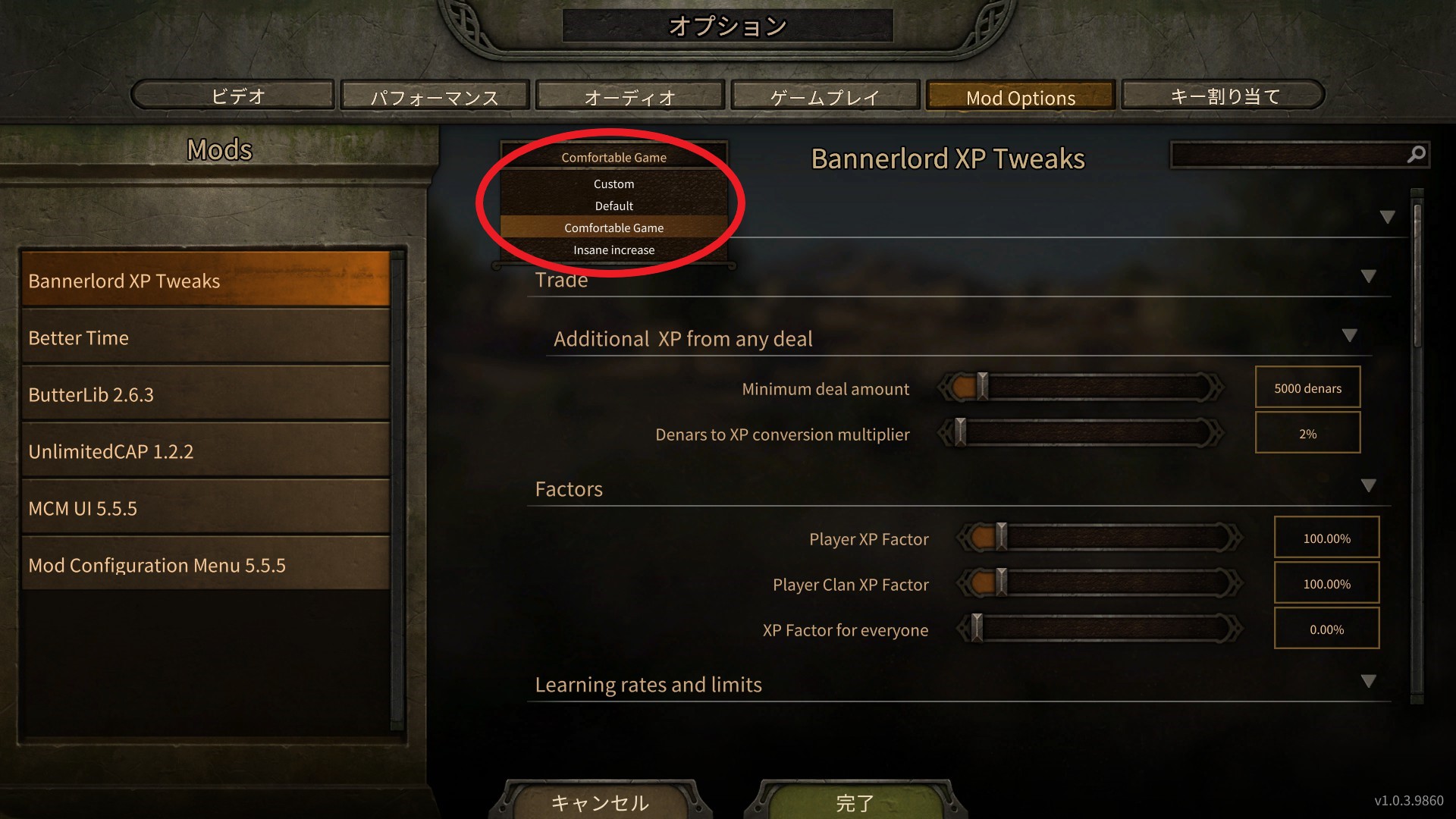This screenshot has width=1456, height=819.
Task: Select Mod Configuration Menu 5.5.5
Action: (205, 564)
